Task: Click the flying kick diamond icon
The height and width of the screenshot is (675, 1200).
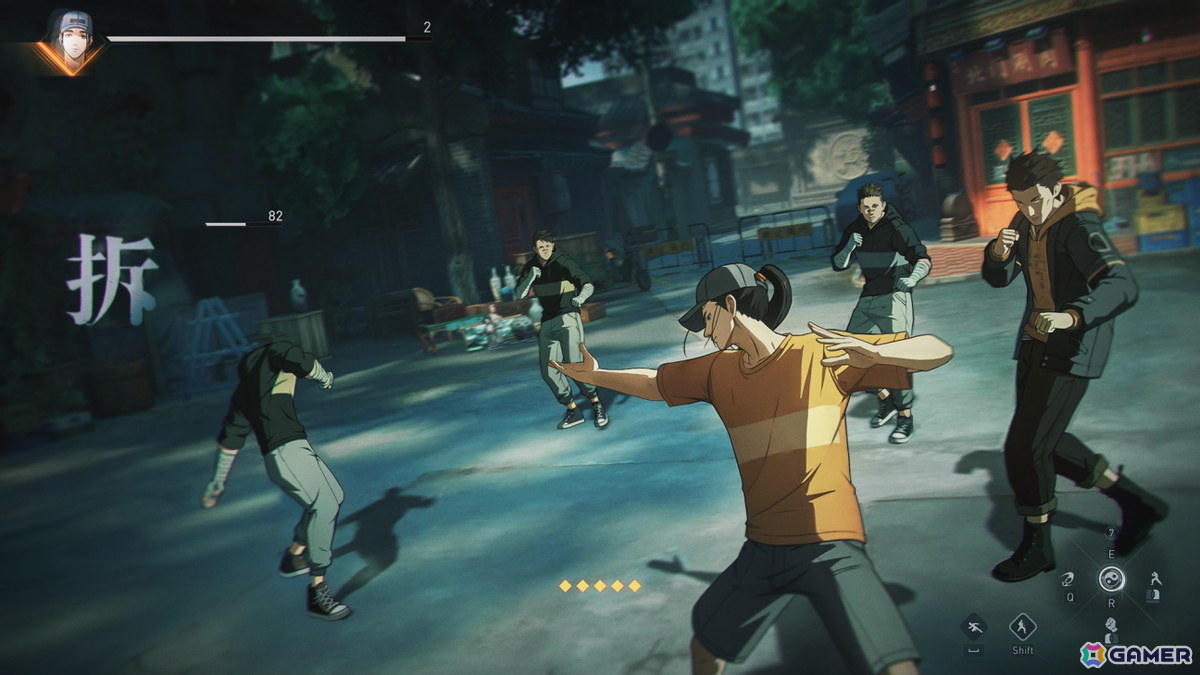Action: (x=972, y=627)
